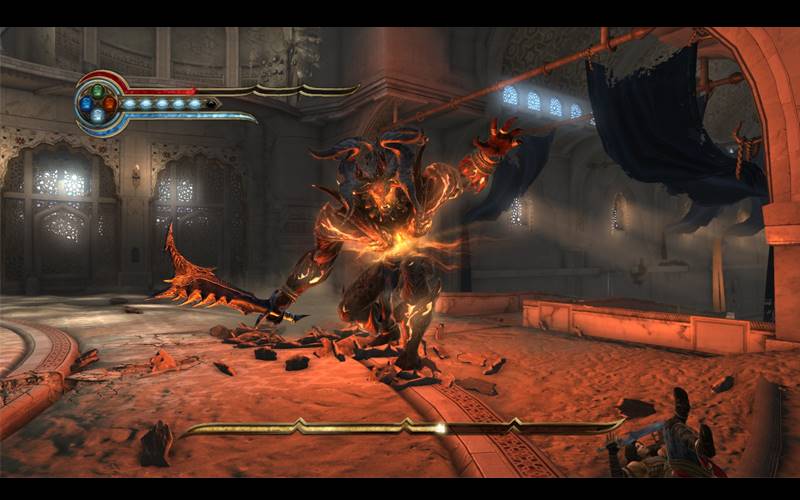
Task: Activate the blue power orb
Action: pyautogui.click(x=85, y=103)
